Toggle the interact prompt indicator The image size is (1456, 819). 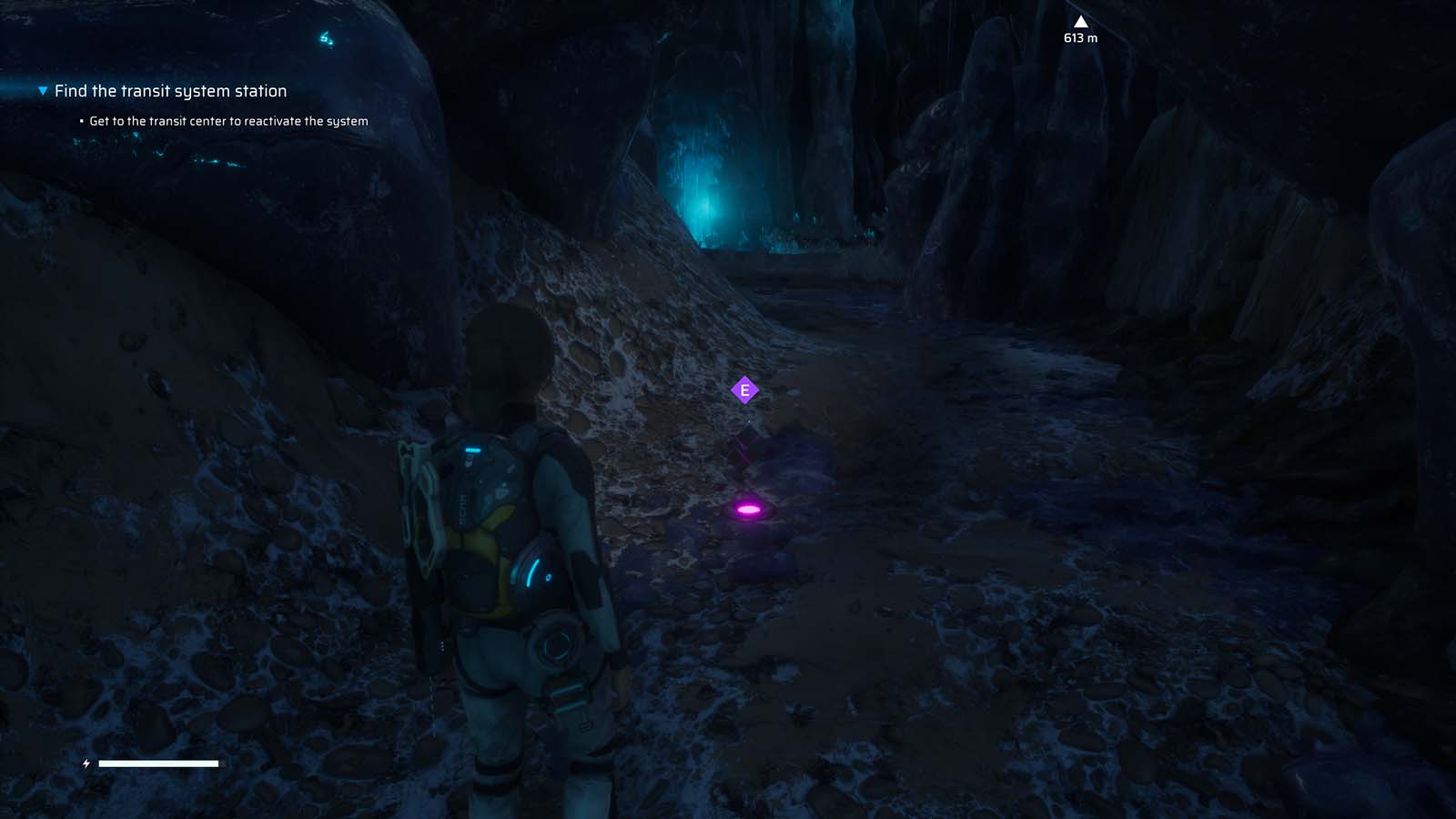[745, 388]
